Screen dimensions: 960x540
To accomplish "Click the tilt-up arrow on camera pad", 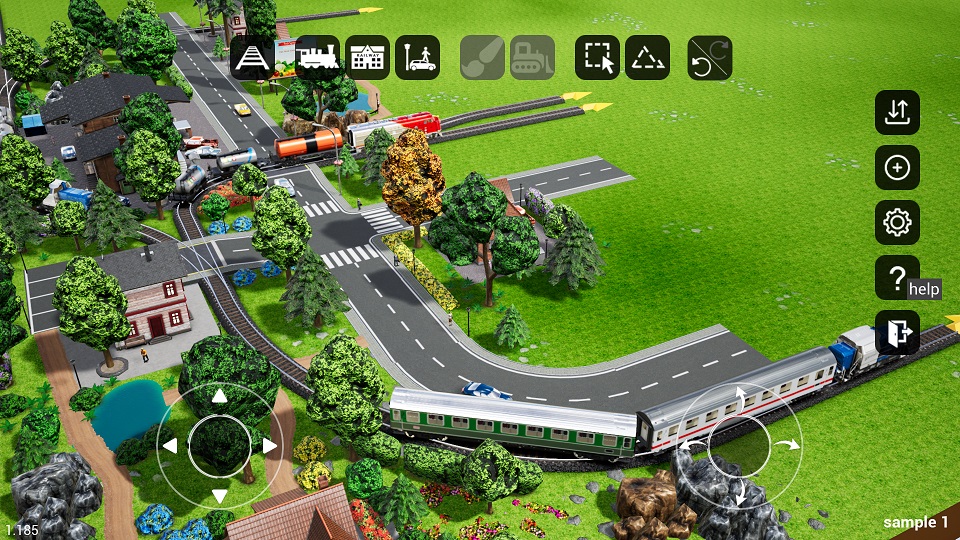I will [x=740, y=397].
